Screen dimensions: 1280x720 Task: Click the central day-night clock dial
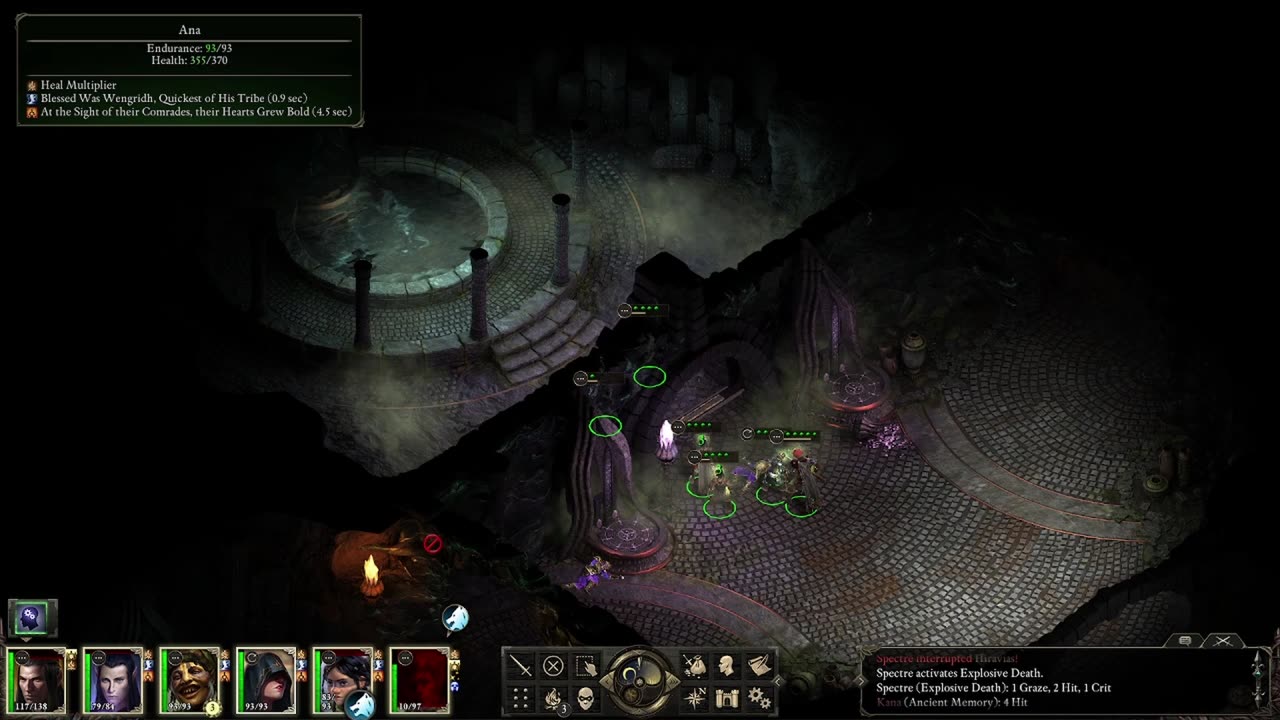(640, 681)
